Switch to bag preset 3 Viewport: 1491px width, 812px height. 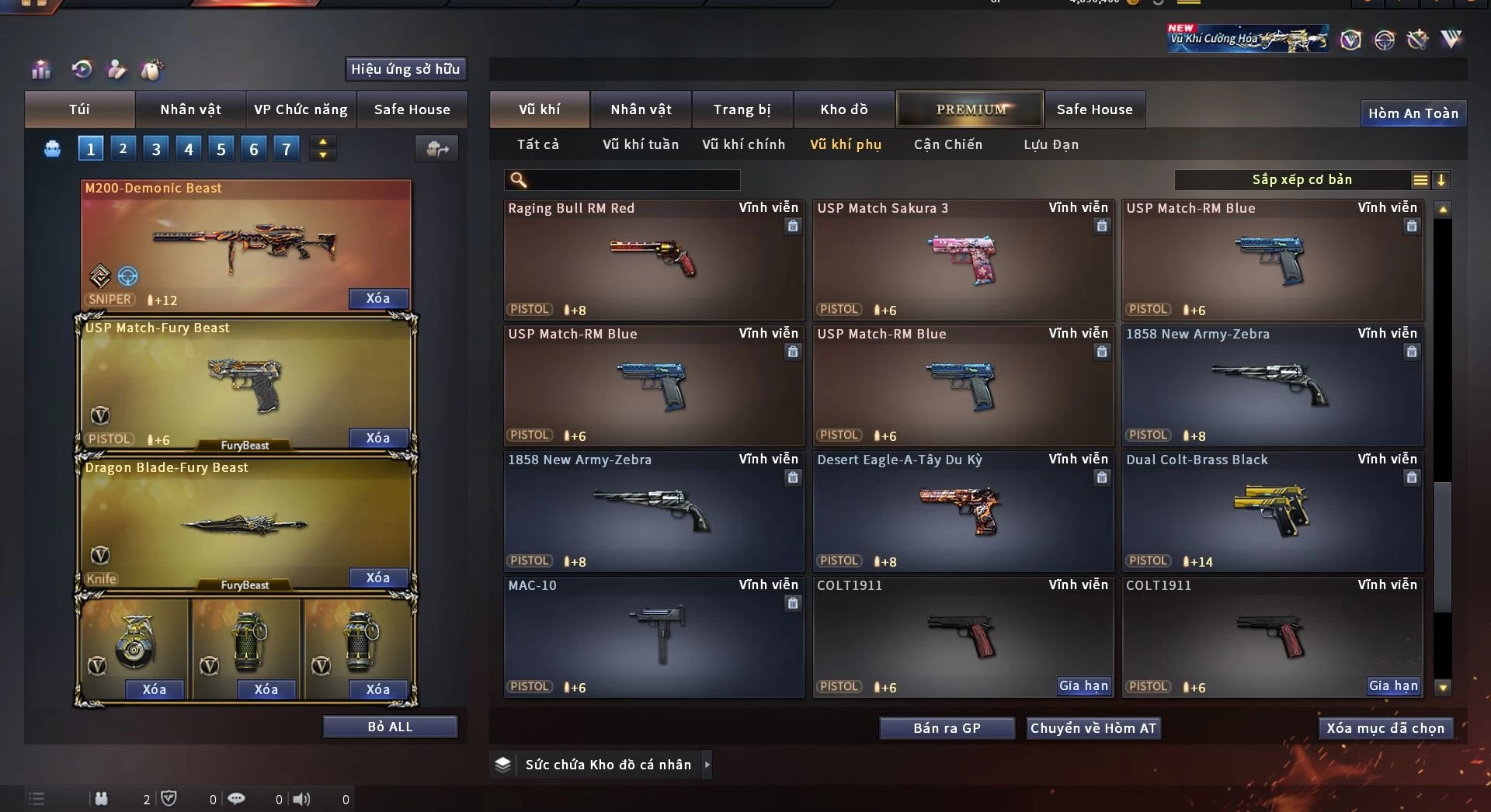[156, 148]
